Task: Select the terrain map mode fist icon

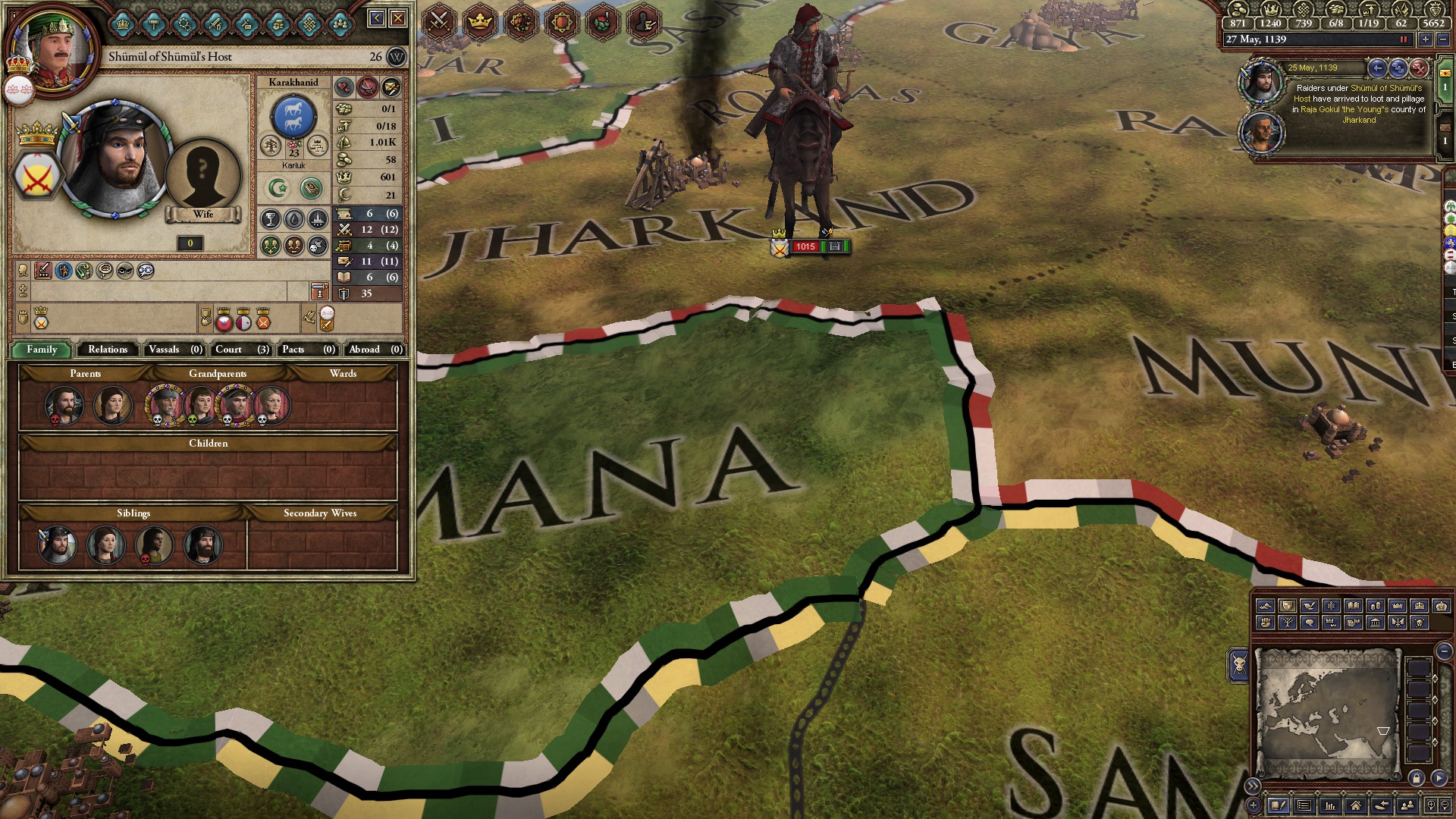Action: click(1266, 623)
